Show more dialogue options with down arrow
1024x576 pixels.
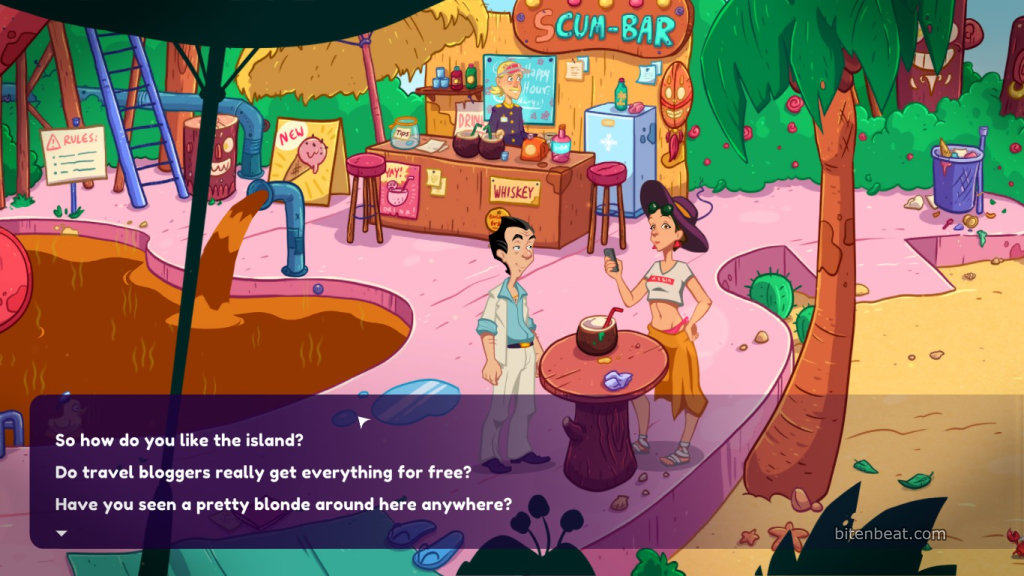[61, 533]
